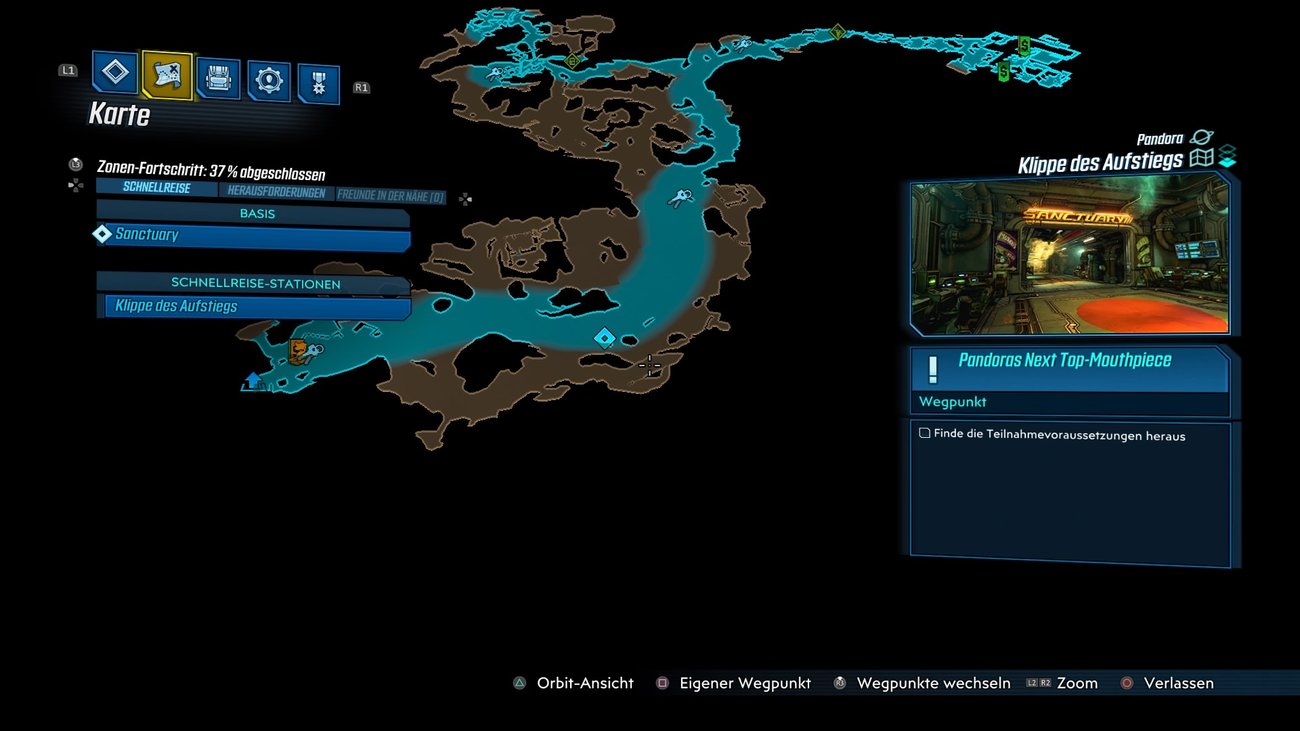The width and height of the screenshot is (1300, 731).
Task: Toggle the map layers icon beside zone name
Action: [1227, 157]
